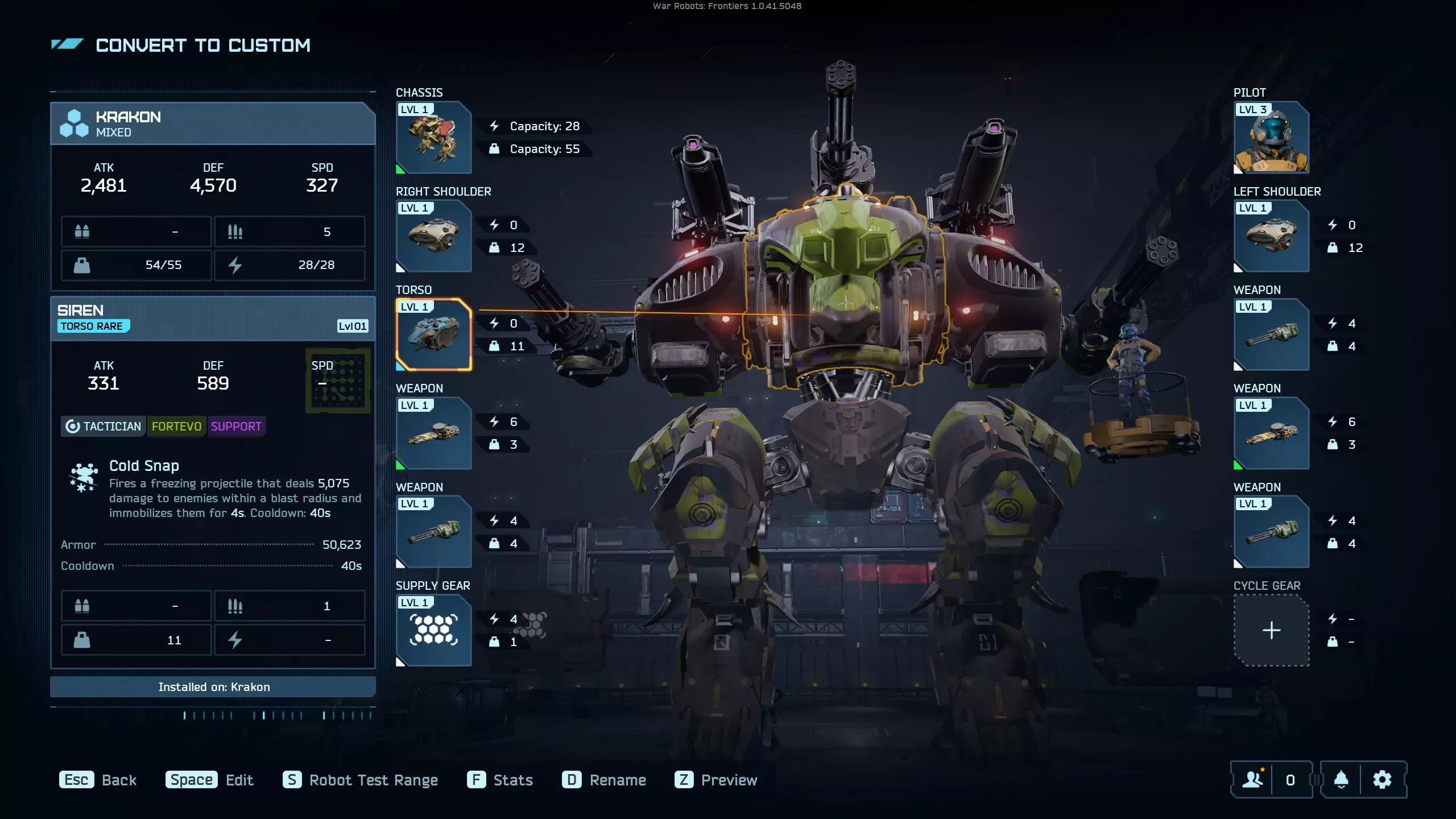Add a module to empty Cycle Gear slot

[1271, 630]
